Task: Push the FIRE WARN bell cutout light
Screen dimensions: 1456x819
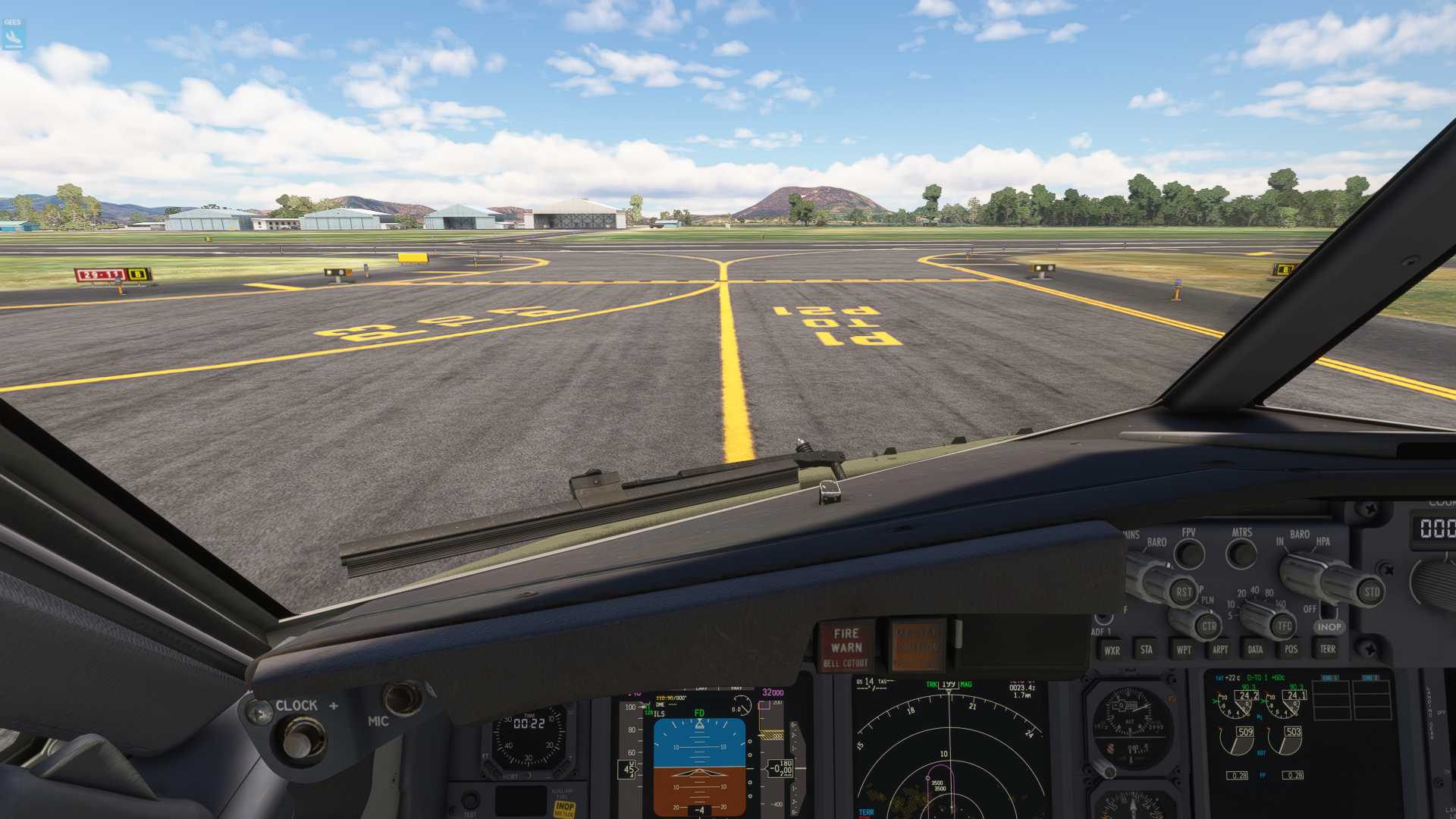Action: pos(846,646)
